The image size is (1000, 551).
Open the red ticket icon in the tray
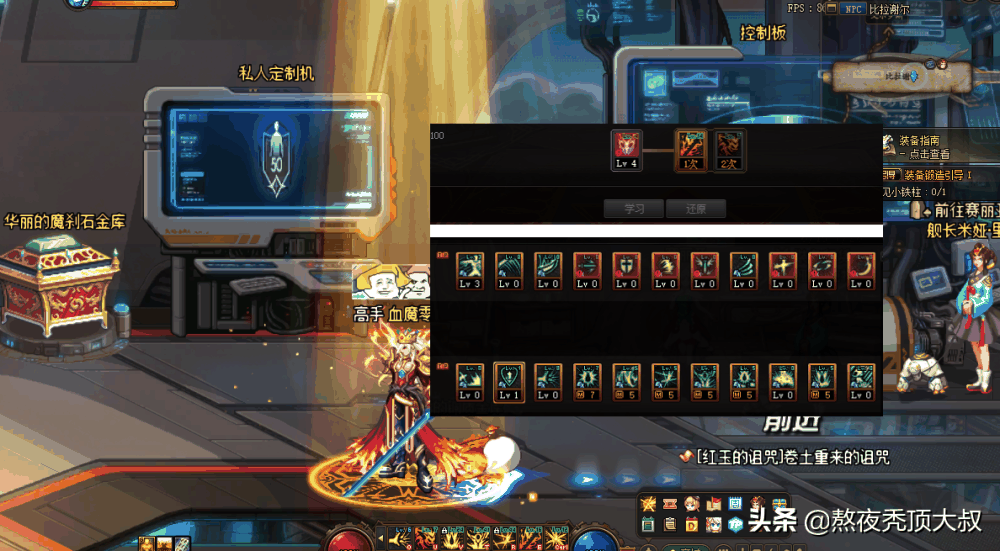point(669,504)
